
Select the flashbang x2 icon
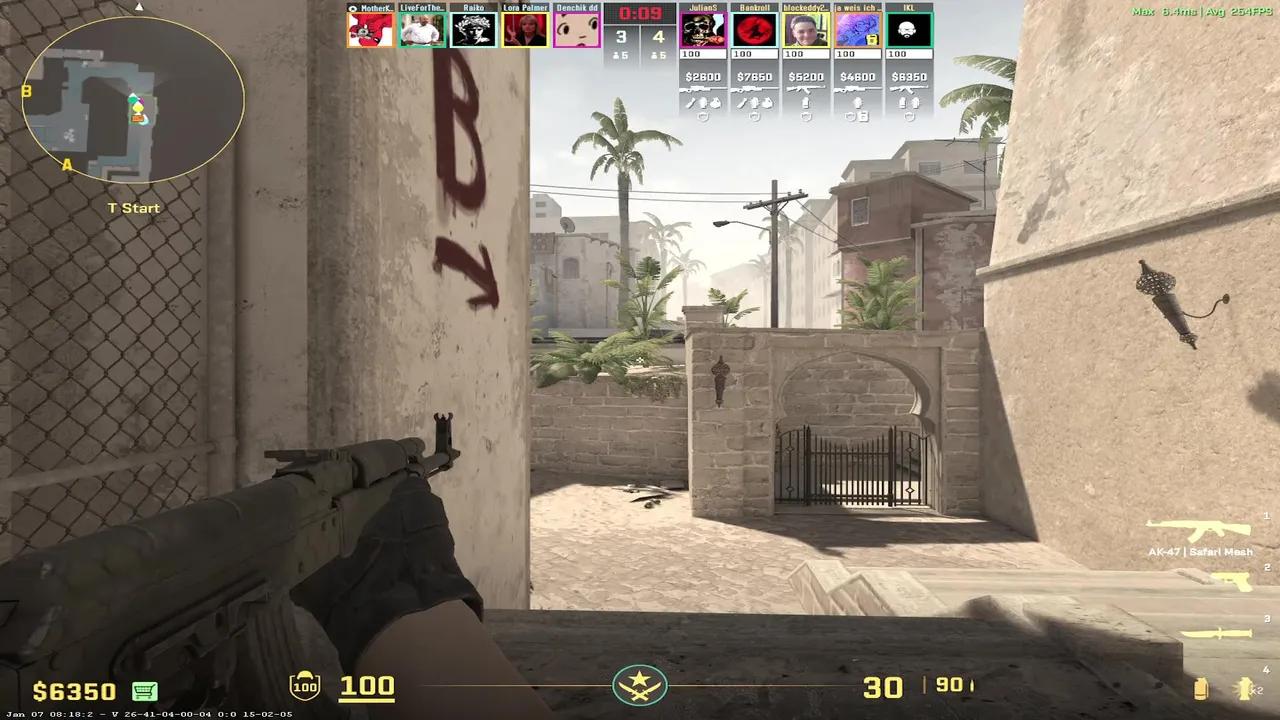(x=1244, y=688)
